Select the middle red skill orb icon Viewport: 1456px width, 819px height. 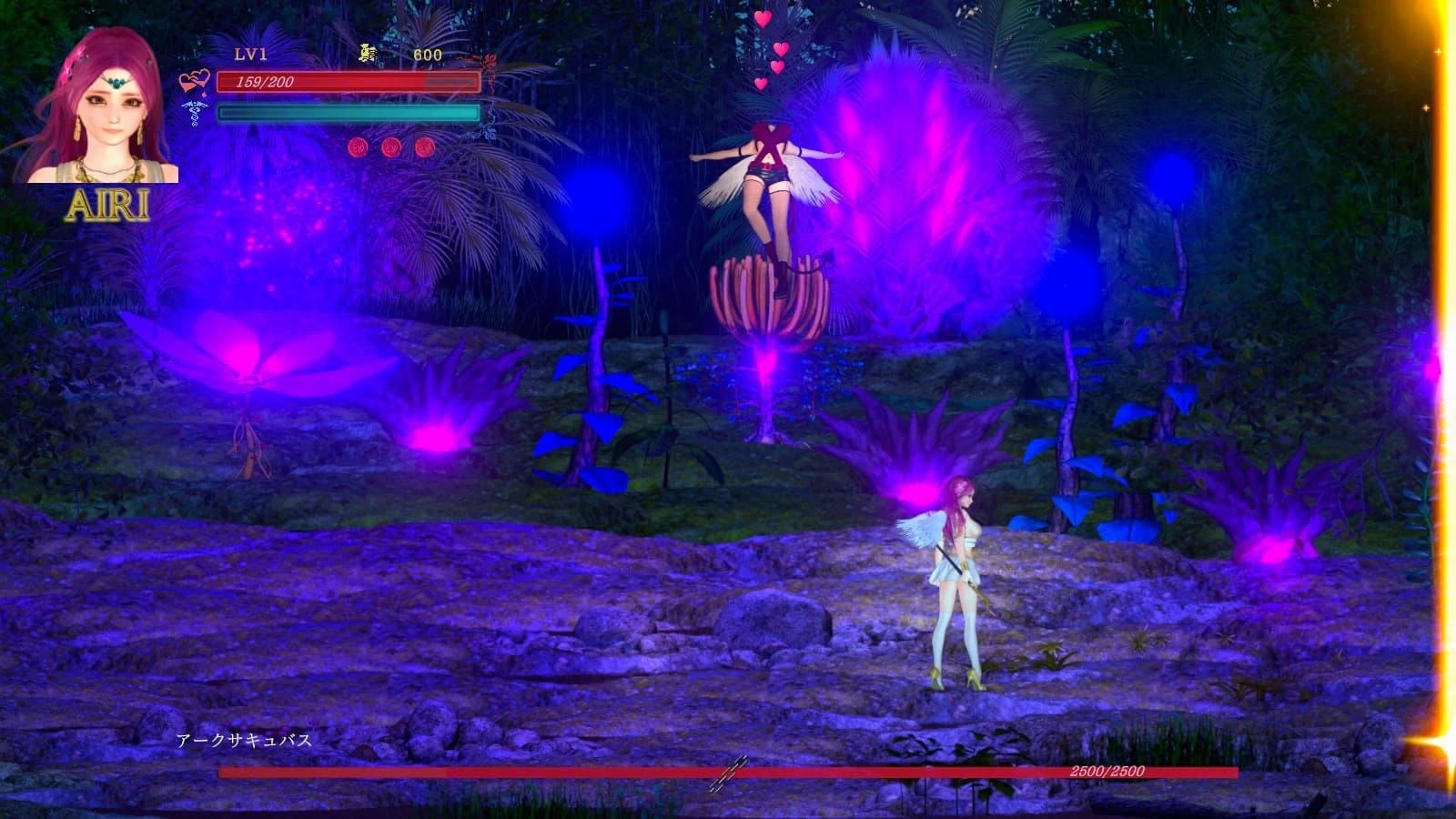(389, 147)
